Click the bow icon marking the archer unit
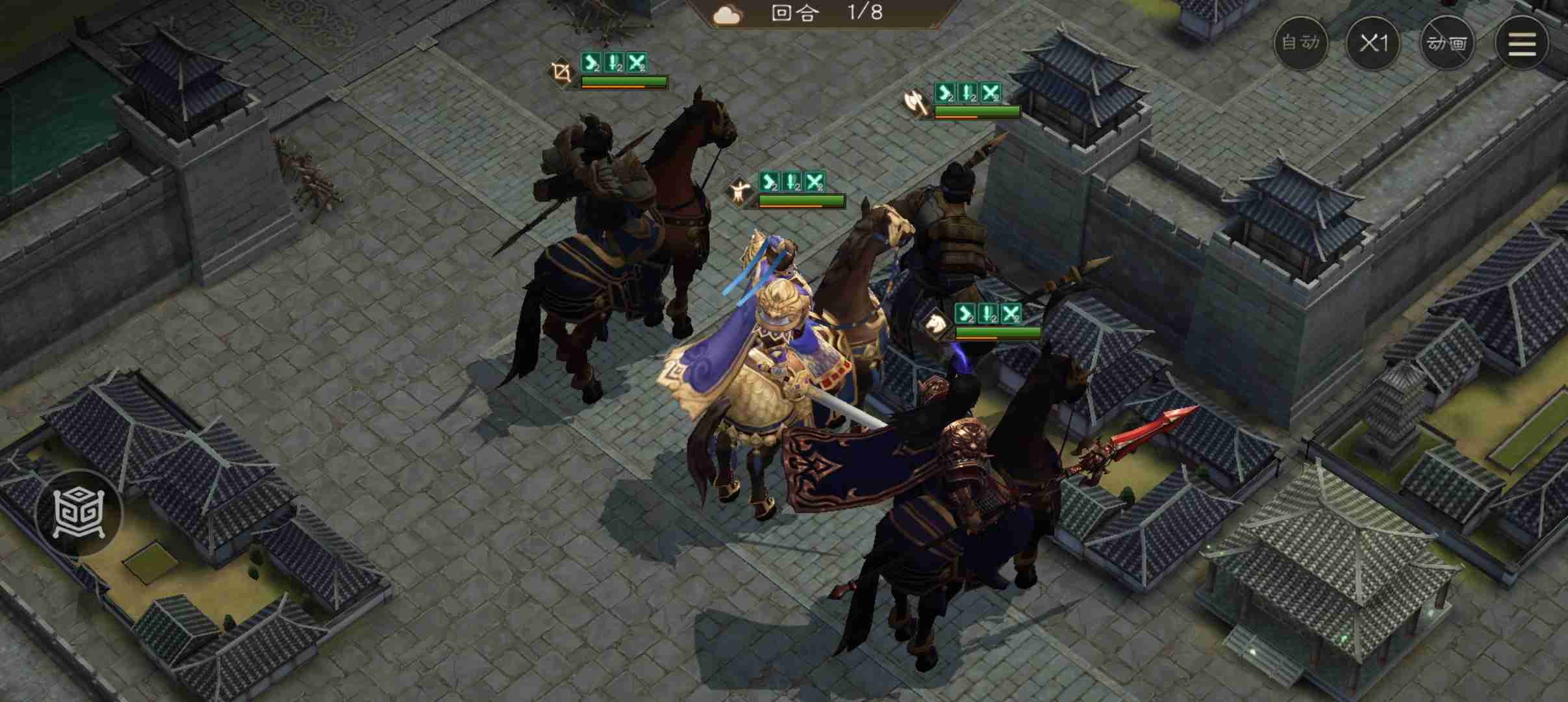The width and height of the screenshot is (1568, 702). coord(563,73)
